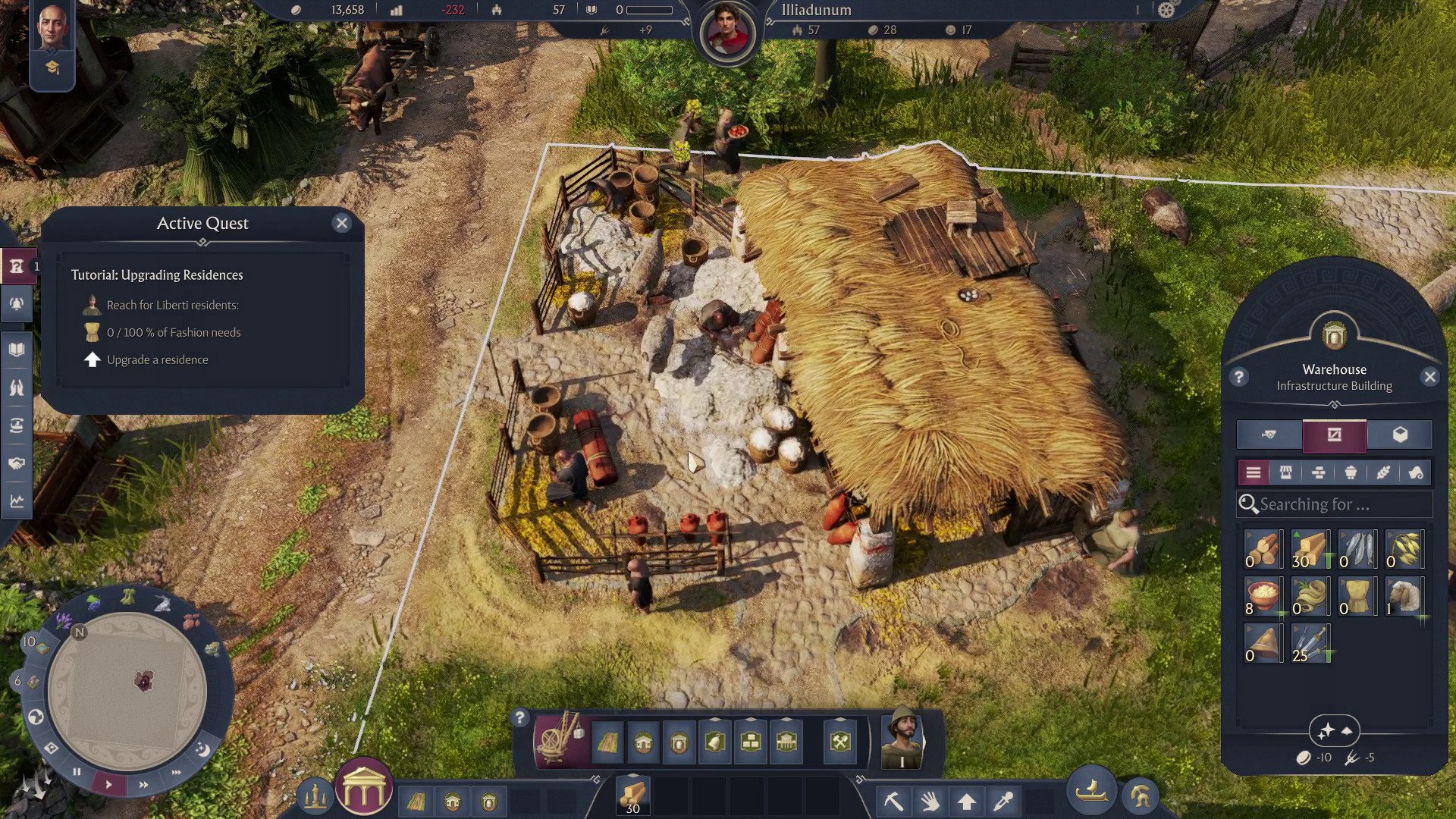Close the Warehouse building panel

(x=1430, y=377)
